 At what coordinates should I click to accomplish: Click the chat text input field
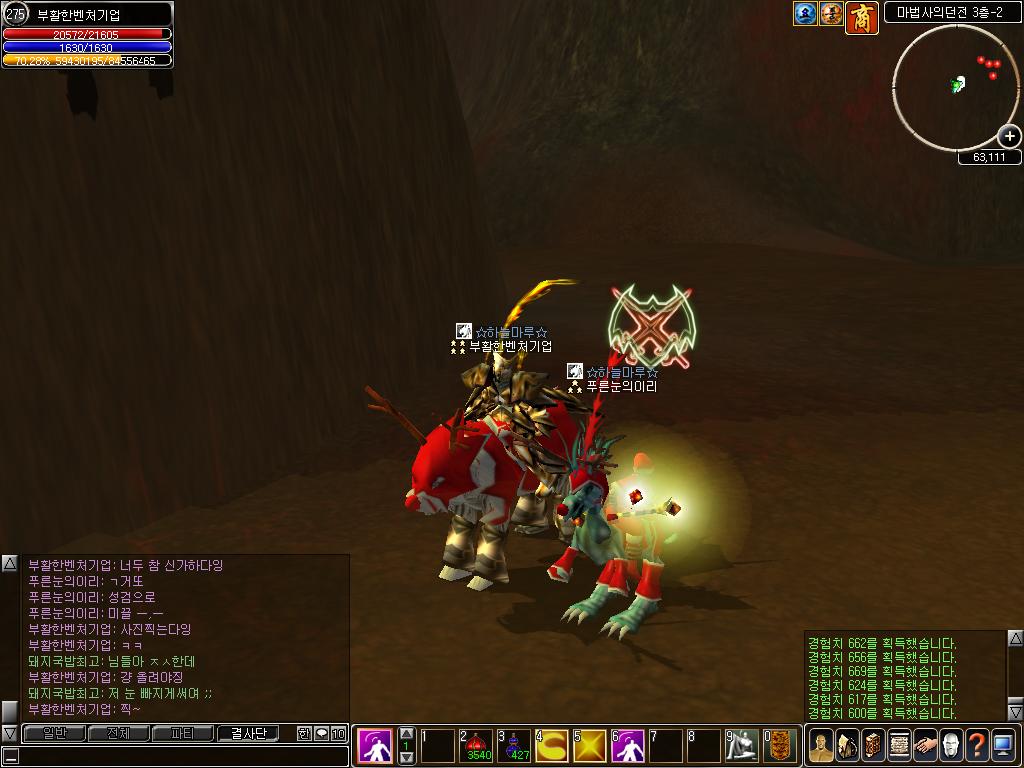pyautogui.click(x=180, y=757)
